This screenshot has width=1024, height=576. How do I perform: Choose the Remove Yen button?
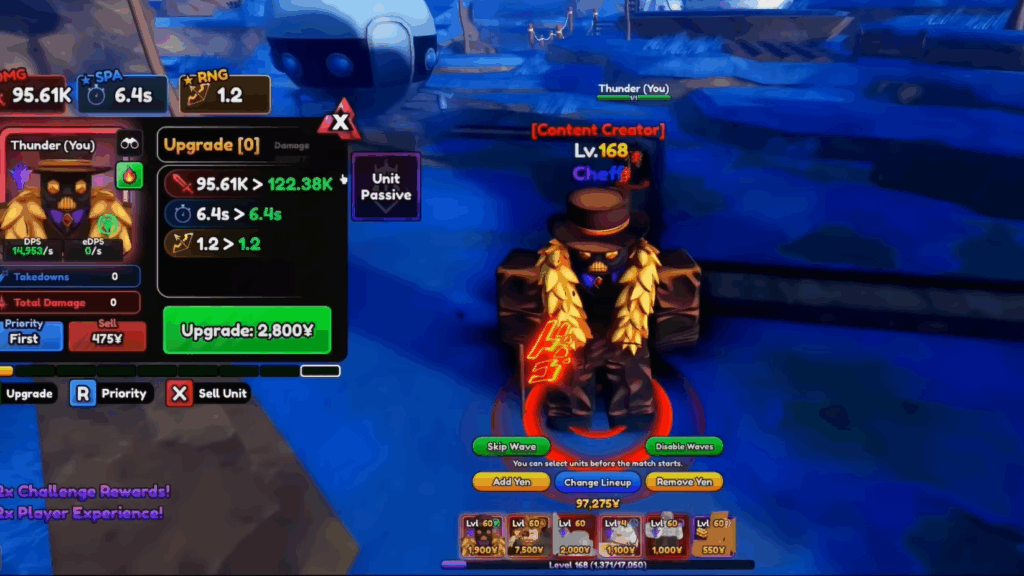coord(683,482)
